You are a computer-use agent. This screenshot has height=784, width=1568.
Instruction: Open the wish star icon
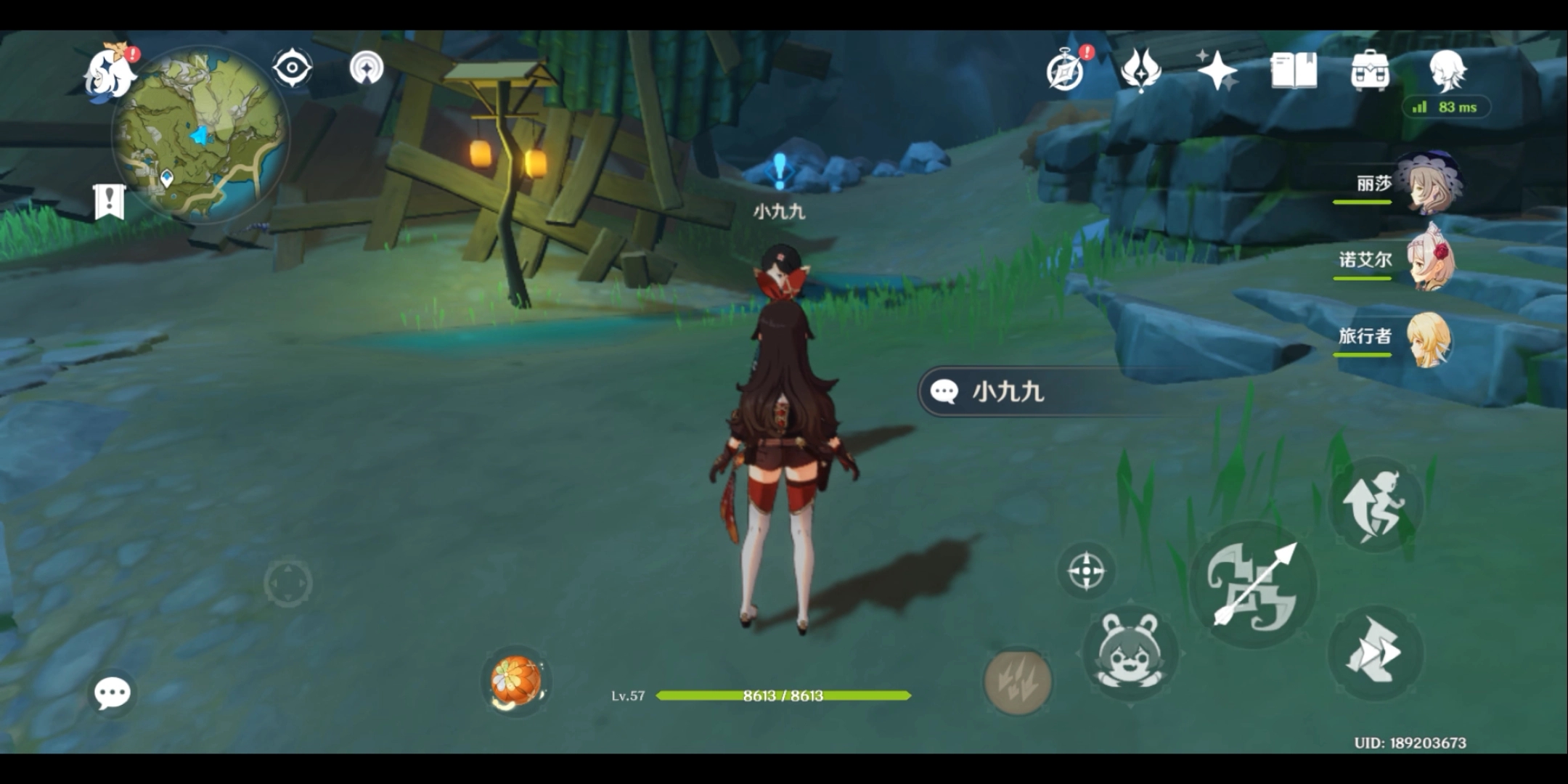[1217, 71]
